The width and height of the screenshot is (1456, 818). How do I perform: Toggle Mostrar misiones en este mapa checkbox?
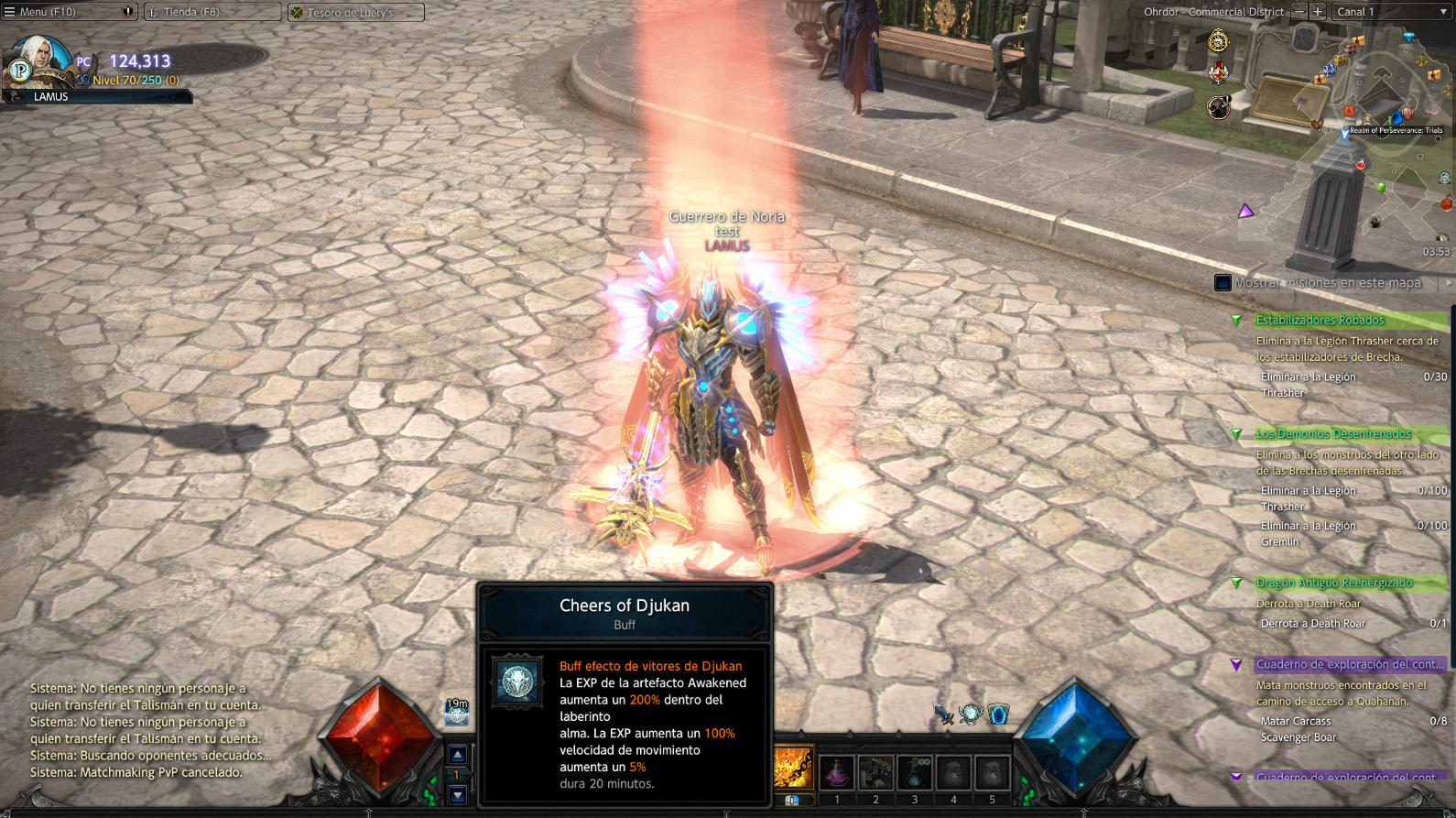point(1222,283)
